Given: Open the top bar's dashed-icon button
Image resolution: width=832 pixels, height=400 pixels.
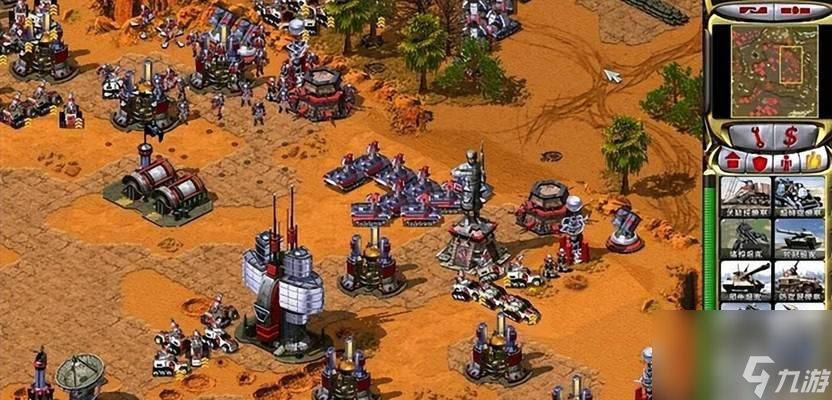Looking at the screenshot, I should pos(796,10).
